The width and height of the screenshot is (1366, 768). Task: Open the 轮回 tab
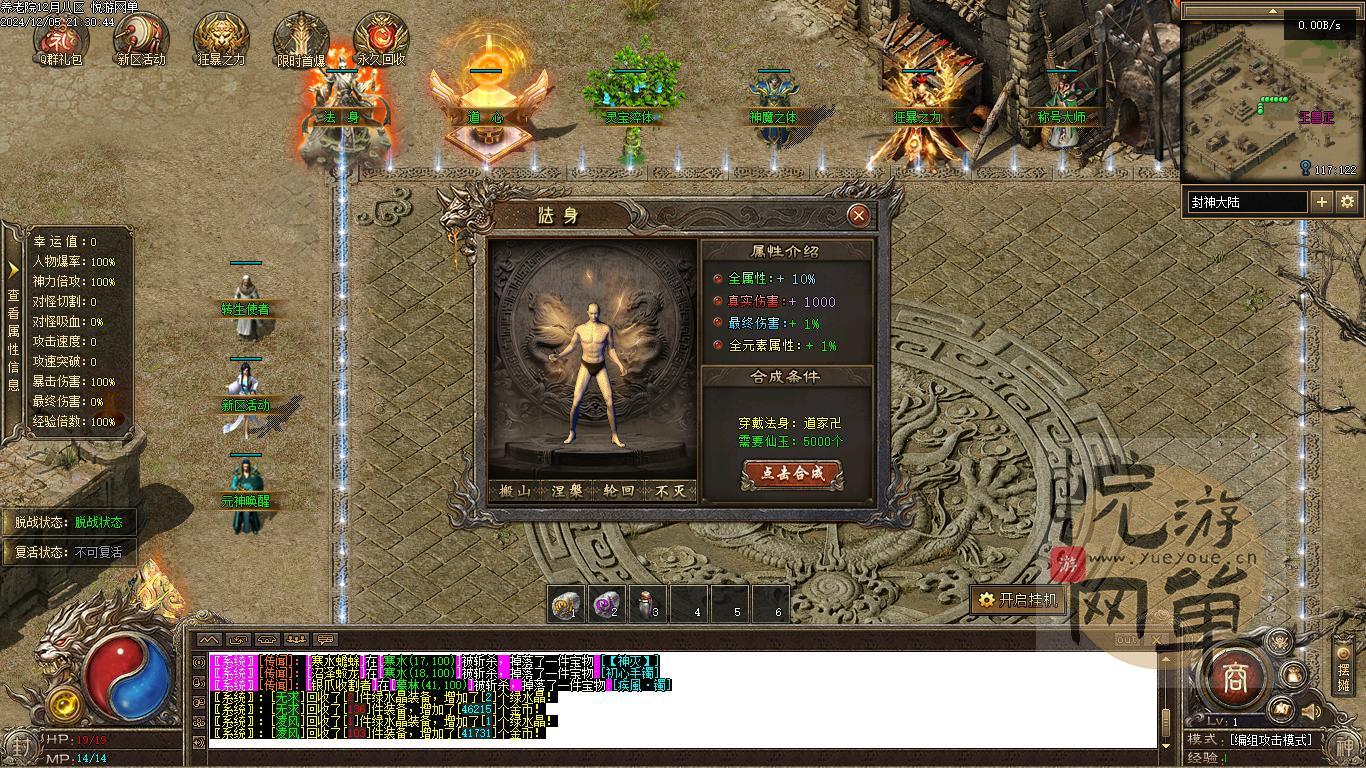point(619,491)
